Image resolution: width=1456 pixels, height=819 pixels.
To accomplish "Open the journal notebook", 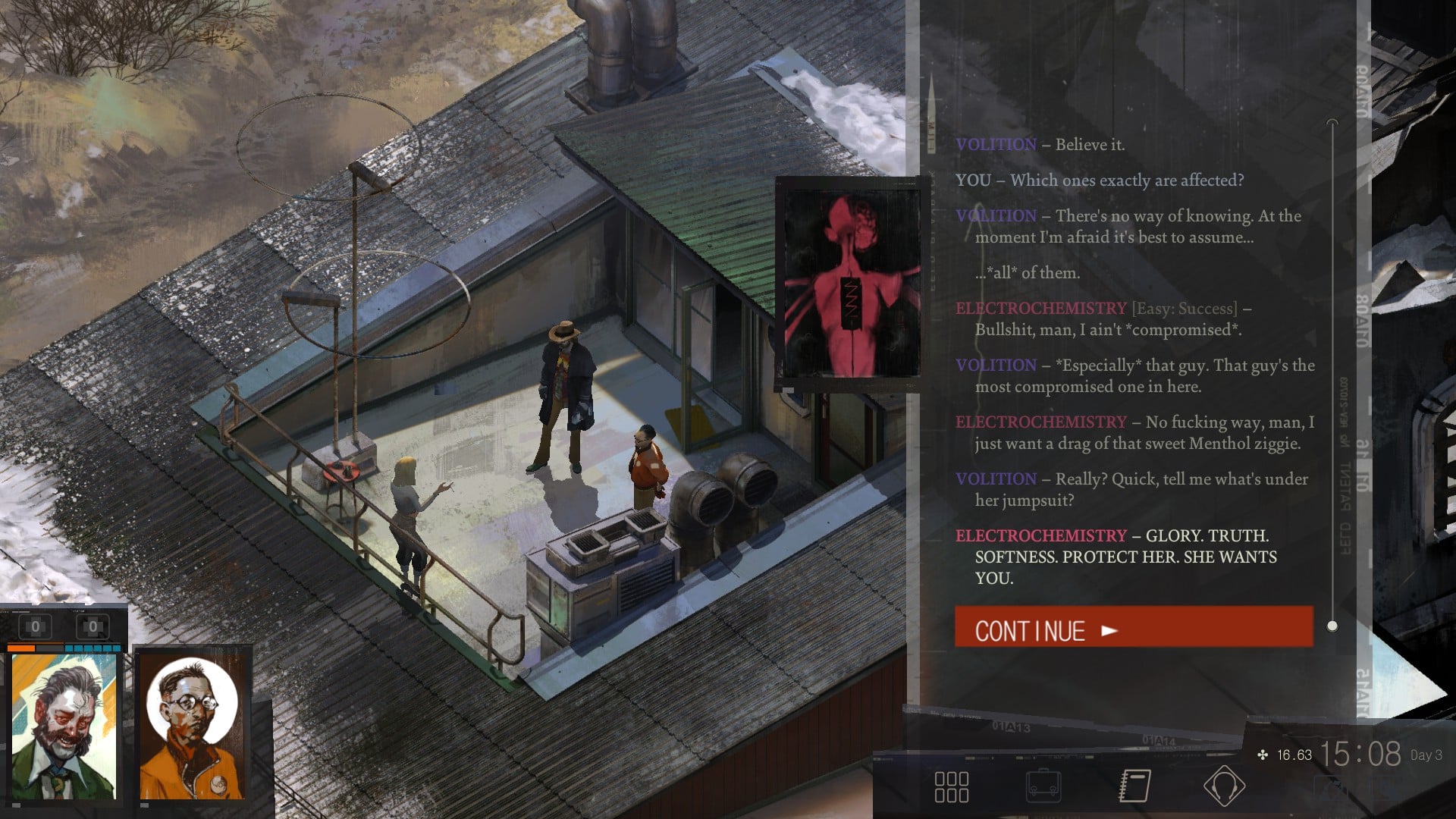I will point(1134,786).
